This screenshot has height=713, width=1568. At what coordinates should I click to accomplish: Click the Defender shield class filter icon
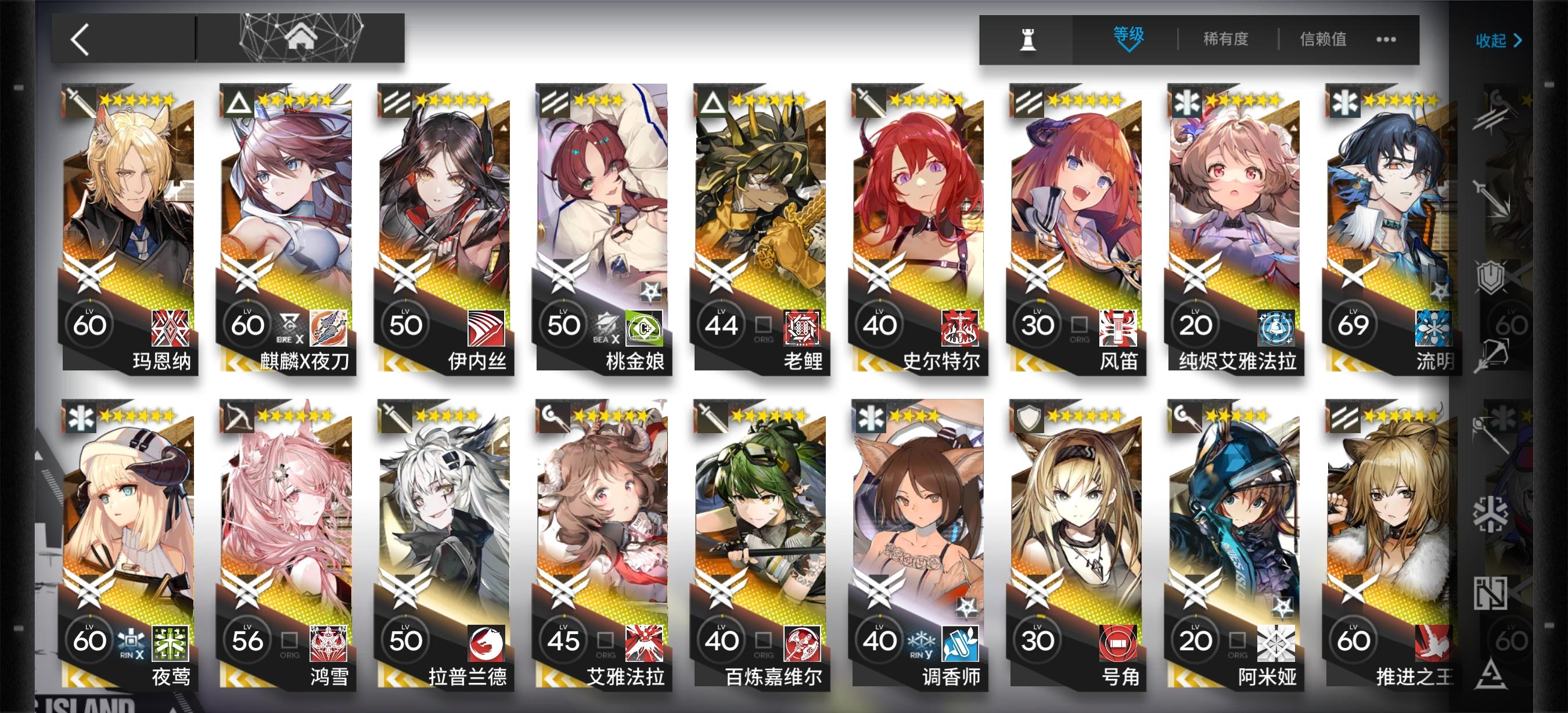tap(1492, 276)
